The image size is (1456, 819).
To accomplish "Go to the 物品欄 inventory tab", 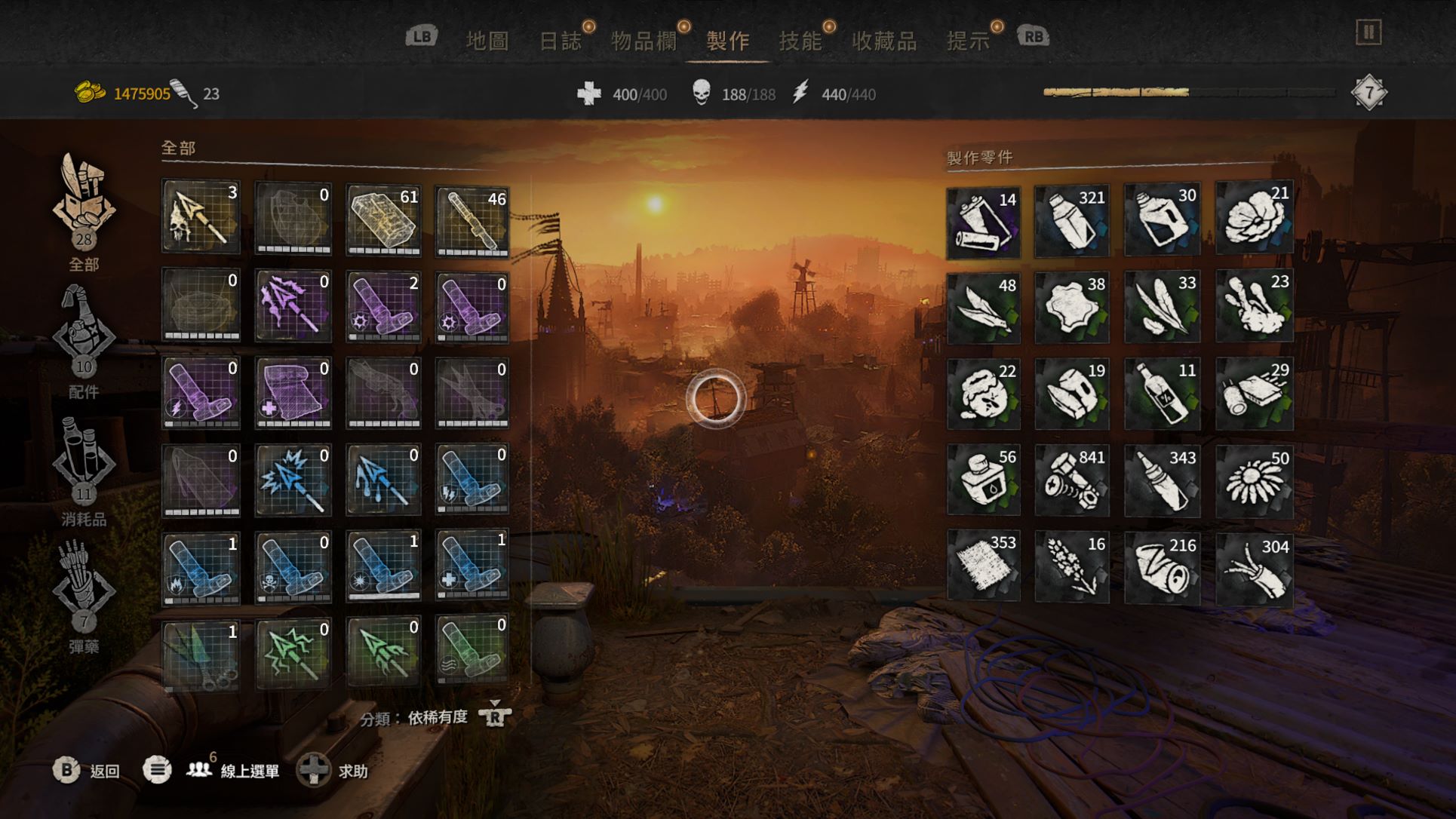I will click(x=643, y=40).
